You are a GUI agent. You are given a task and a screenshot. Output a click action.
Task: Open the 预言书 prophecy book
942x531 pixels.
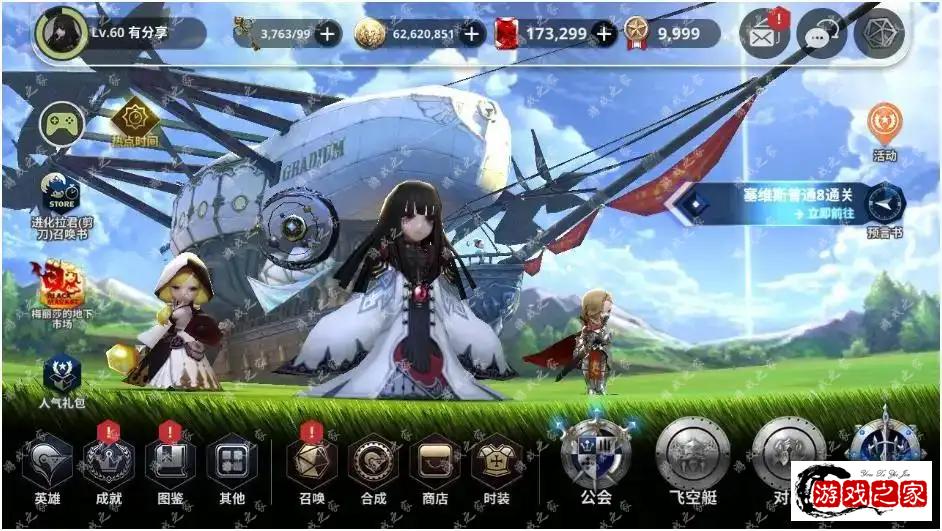884,205
